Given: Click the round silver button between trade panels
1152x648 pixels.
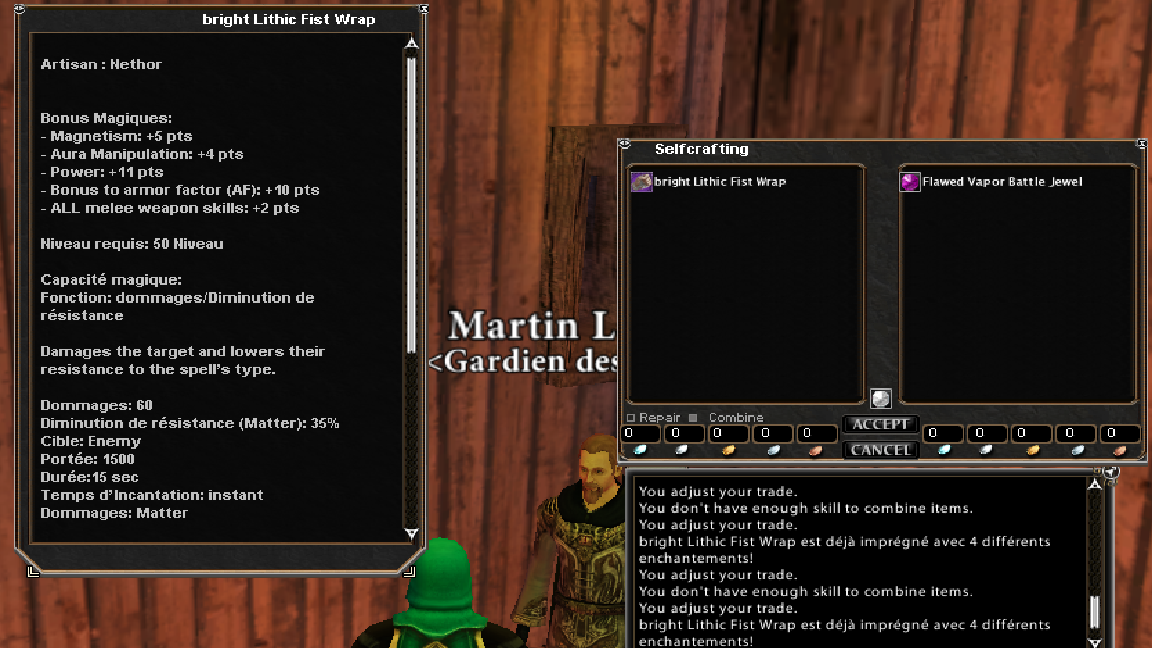Looking at the screenshot, I should [x=881, y=398].
